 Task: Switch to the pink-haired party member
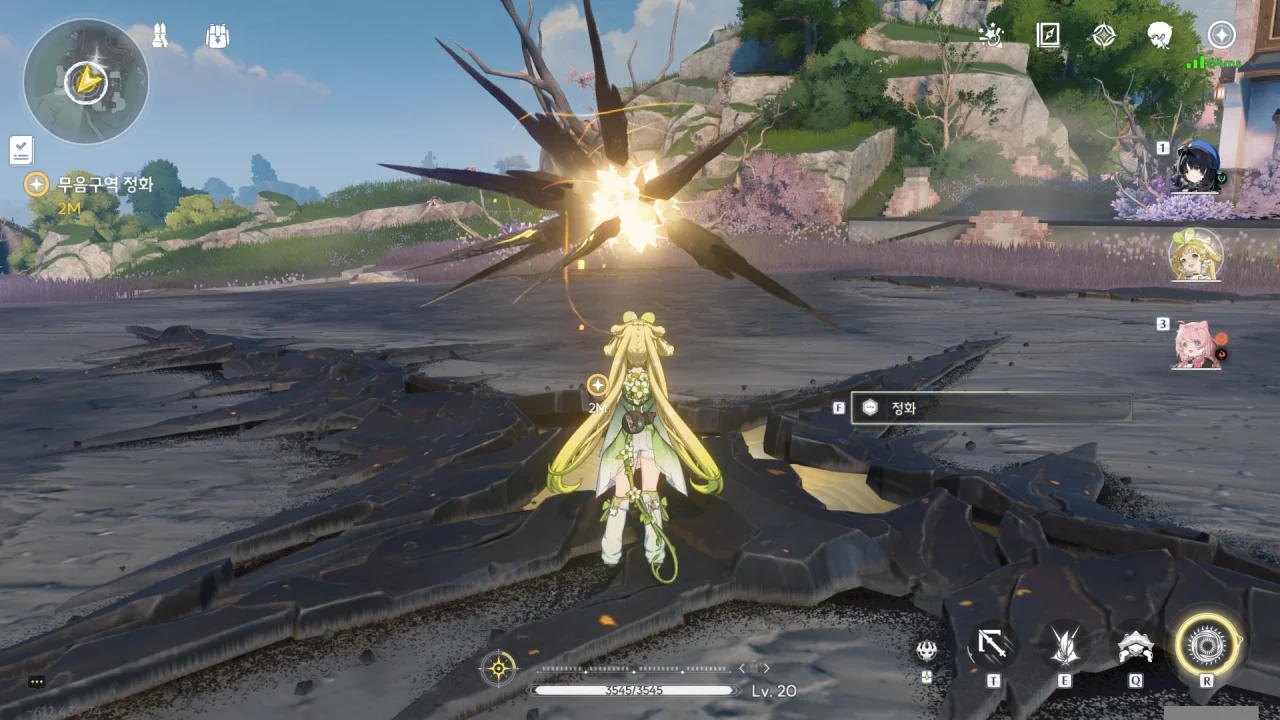pyautogui.click(x=1196, y=345)
